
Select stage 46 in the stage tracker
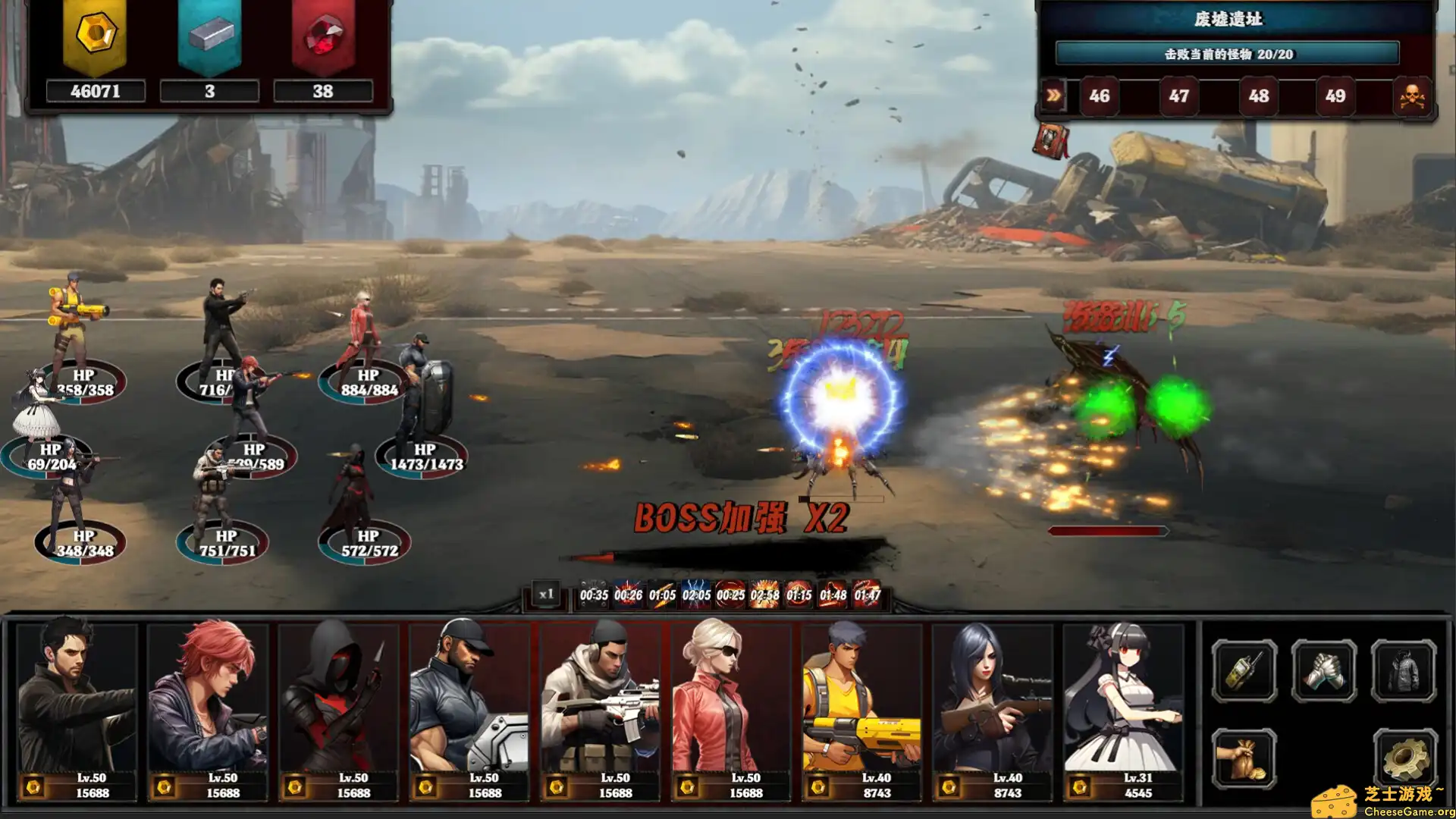pos(1099,96)
